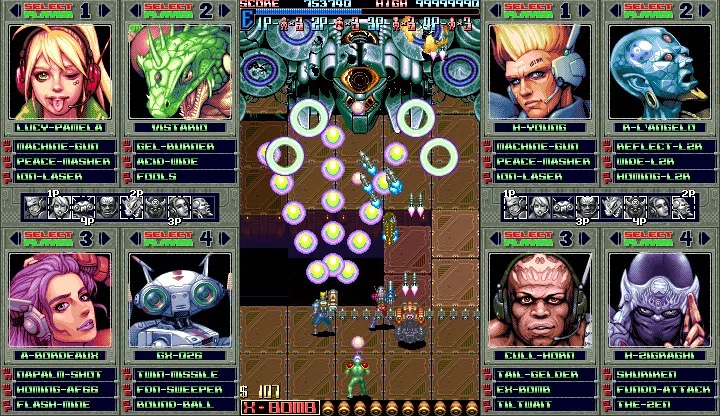Click A-Bordeaux's Napalm-Shot weapon entry
This screenshot has width=720, height=416.
(x=59, y=373)
